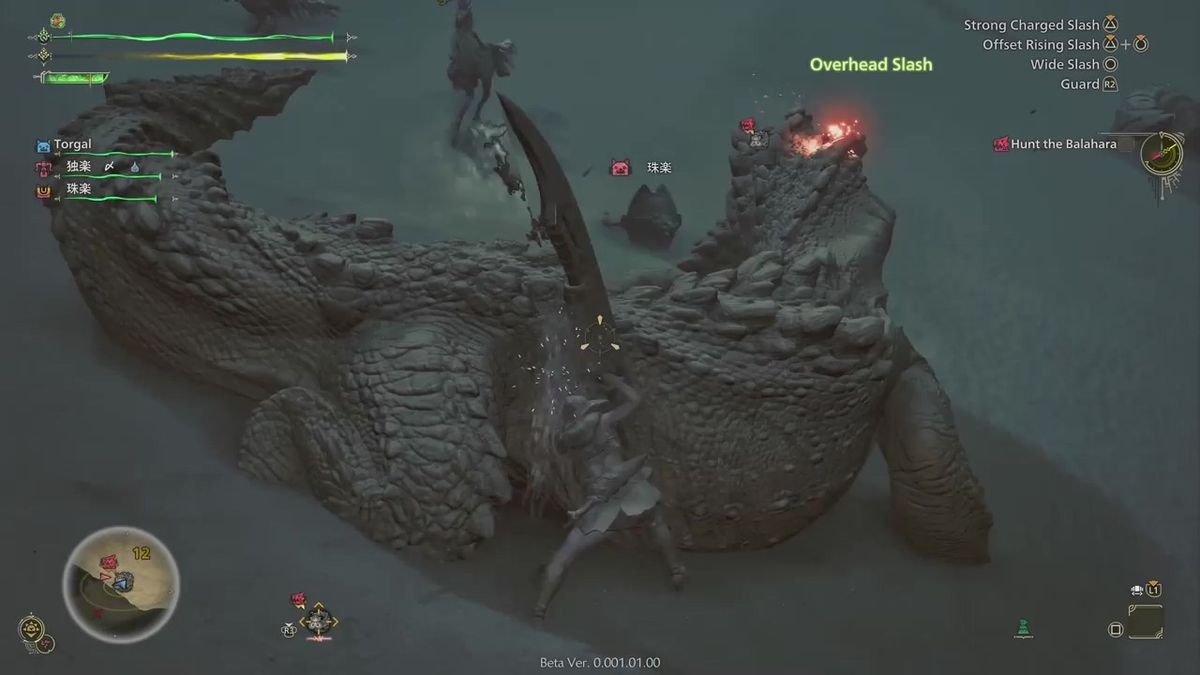Select the Hunt the Balahara objective
This screenshot has height=675, width=1200.
tap(1064, 144)
